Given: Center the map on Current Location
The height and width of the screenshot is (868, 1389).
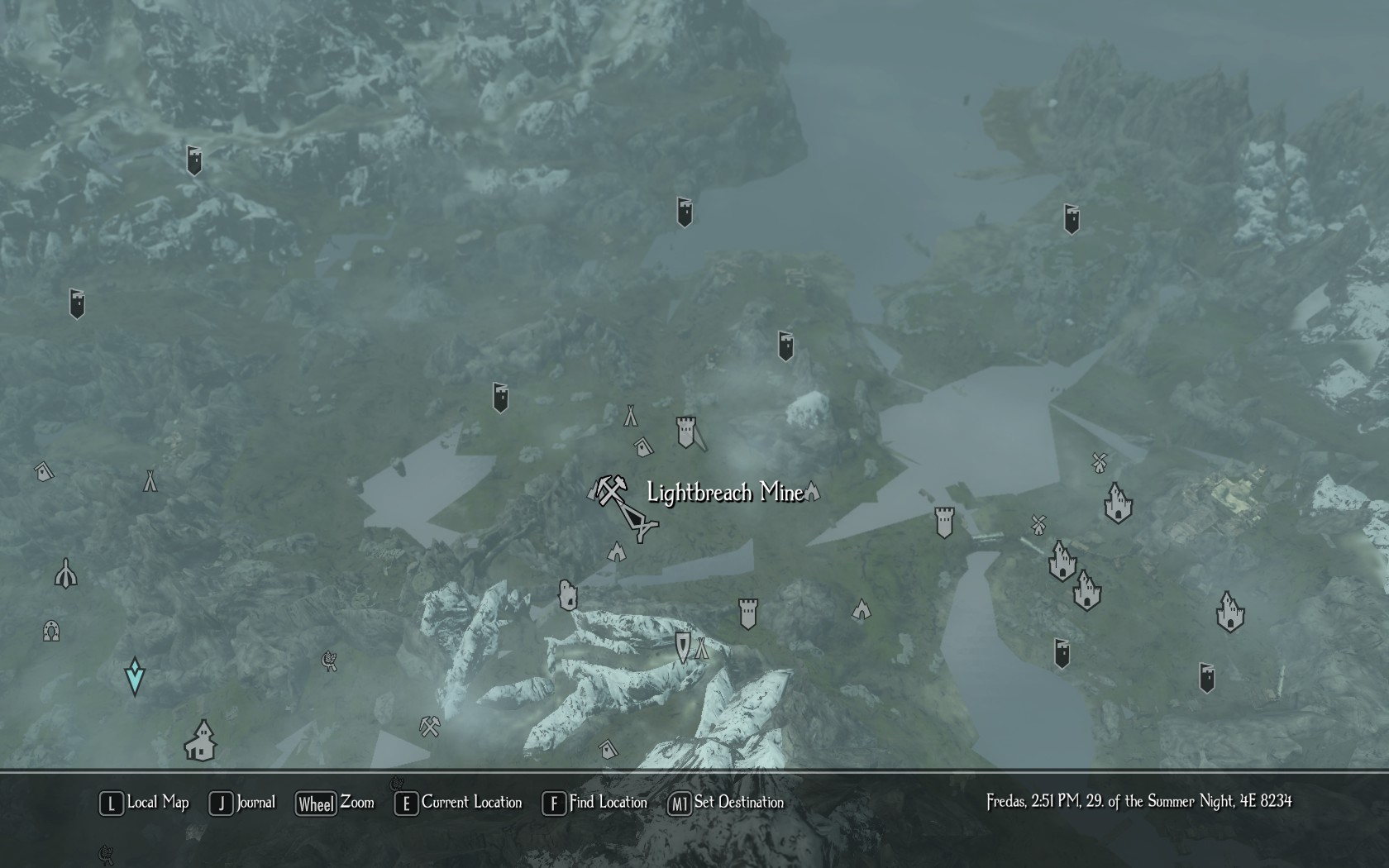Looking at the screenshot, I should pos(459,803).
